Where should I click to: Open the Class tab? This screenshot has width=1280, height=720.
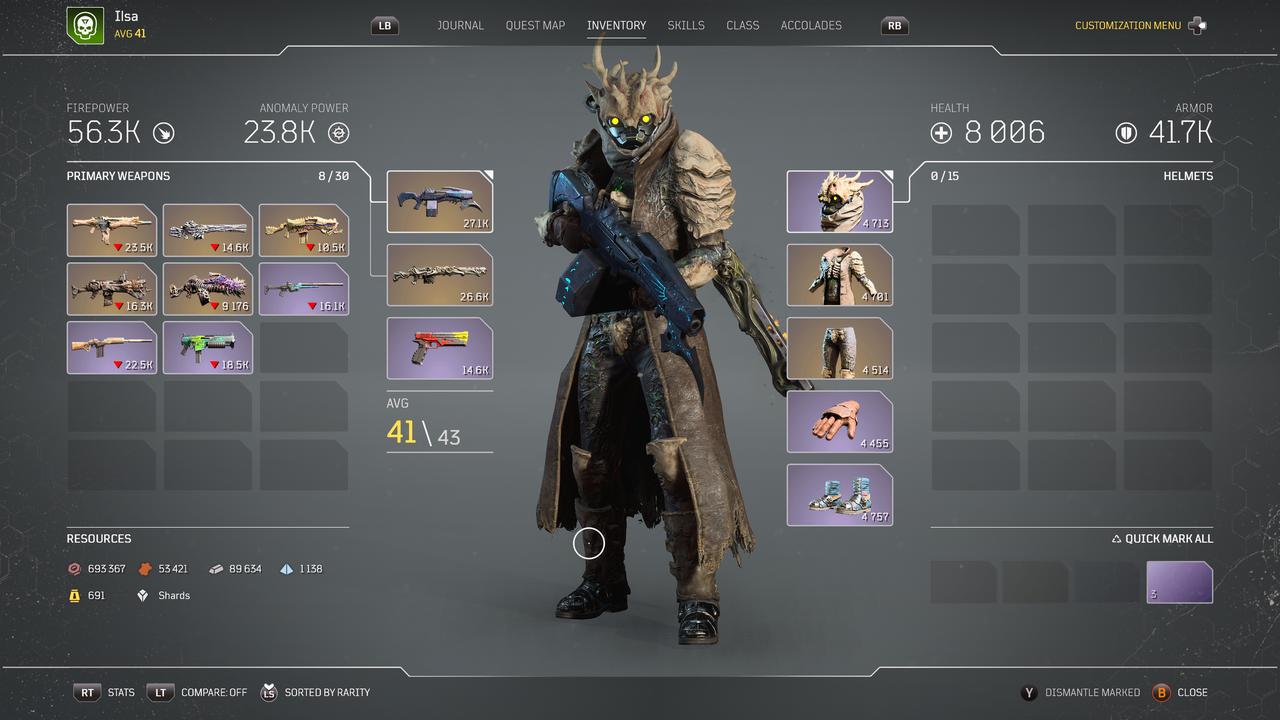coord(742,25)
